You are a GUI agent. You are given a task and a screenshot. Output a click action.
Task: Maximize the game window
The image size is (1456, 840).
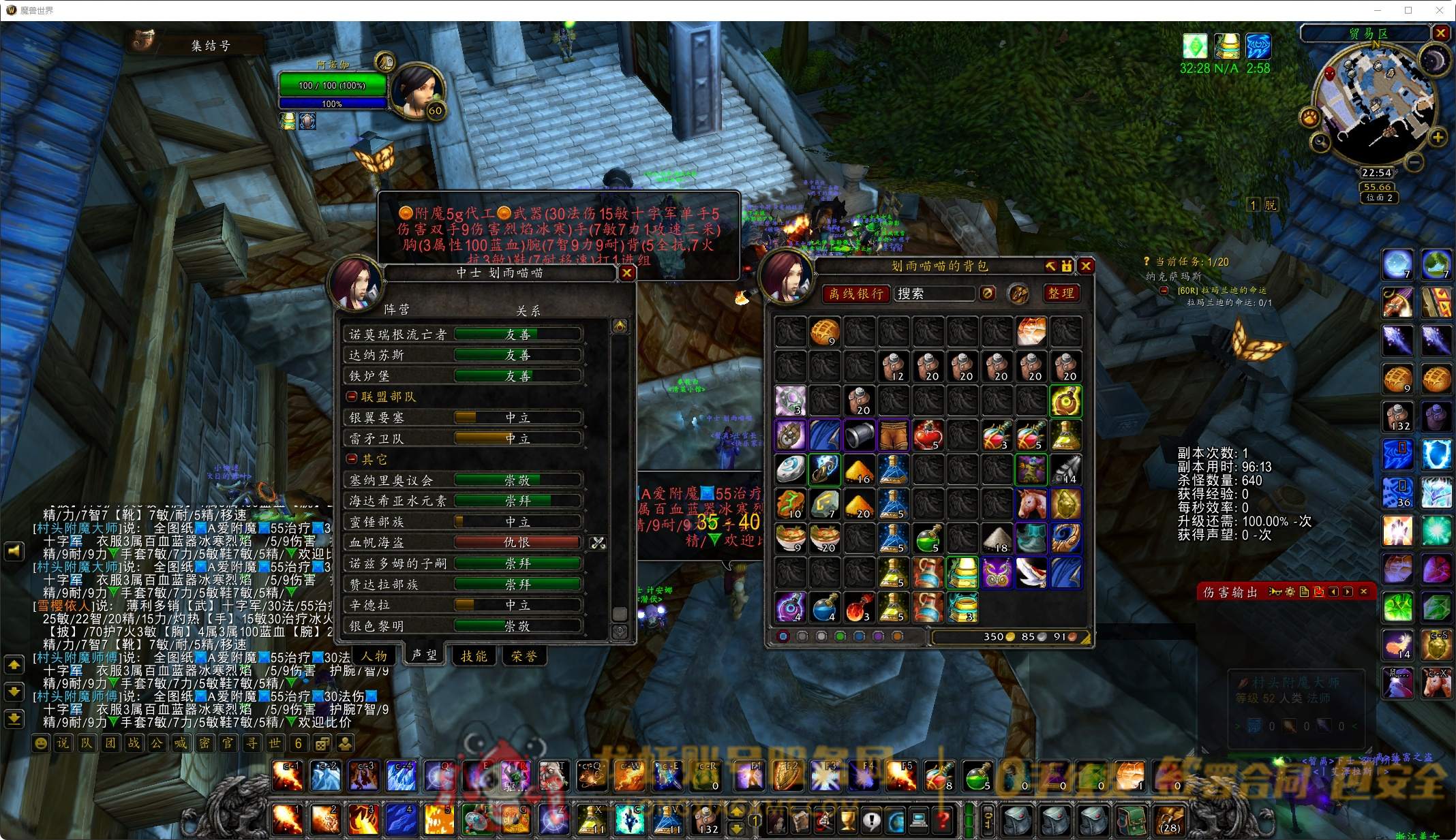(x=1408, y=10)
